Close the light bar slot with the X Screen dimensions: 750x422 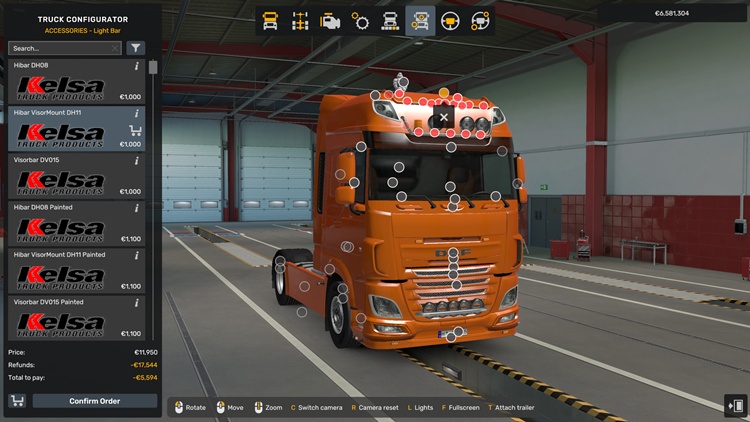[x=444, y=117]
